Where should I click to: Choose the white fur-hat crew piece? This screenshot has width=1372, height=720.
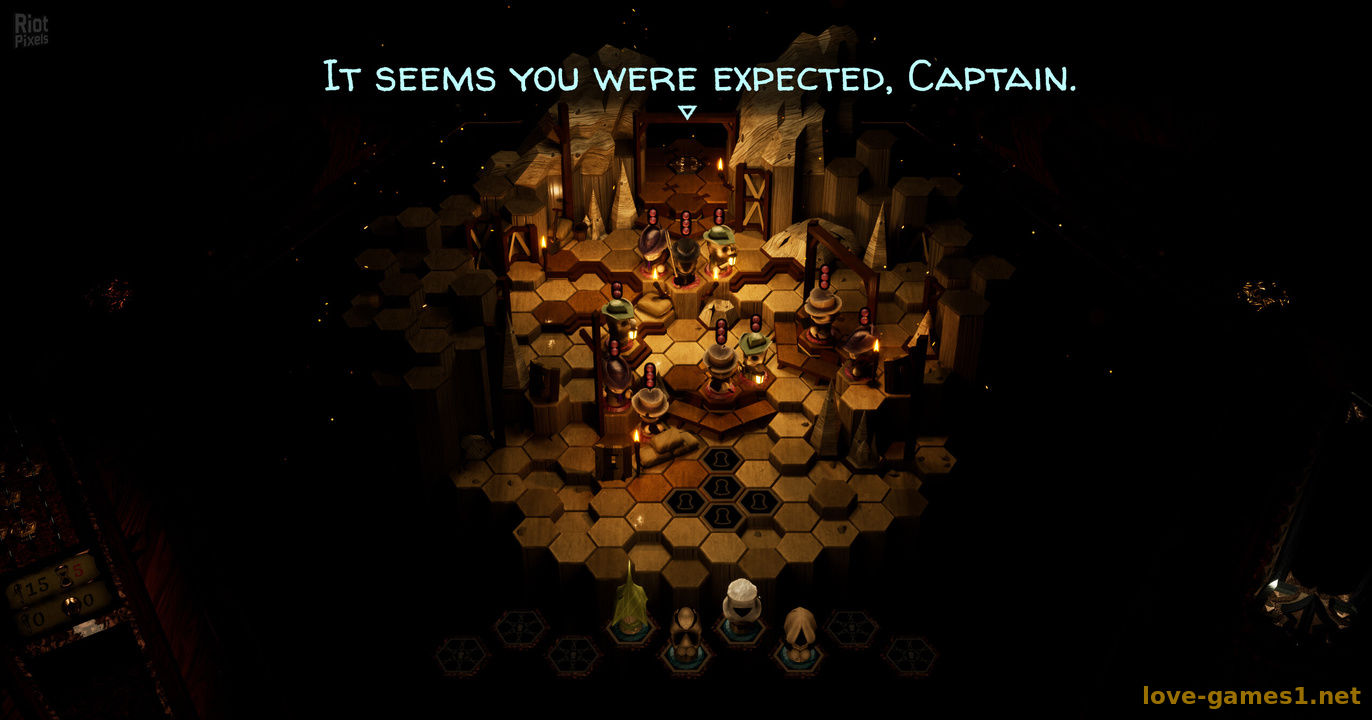click(x=742, y=604)
